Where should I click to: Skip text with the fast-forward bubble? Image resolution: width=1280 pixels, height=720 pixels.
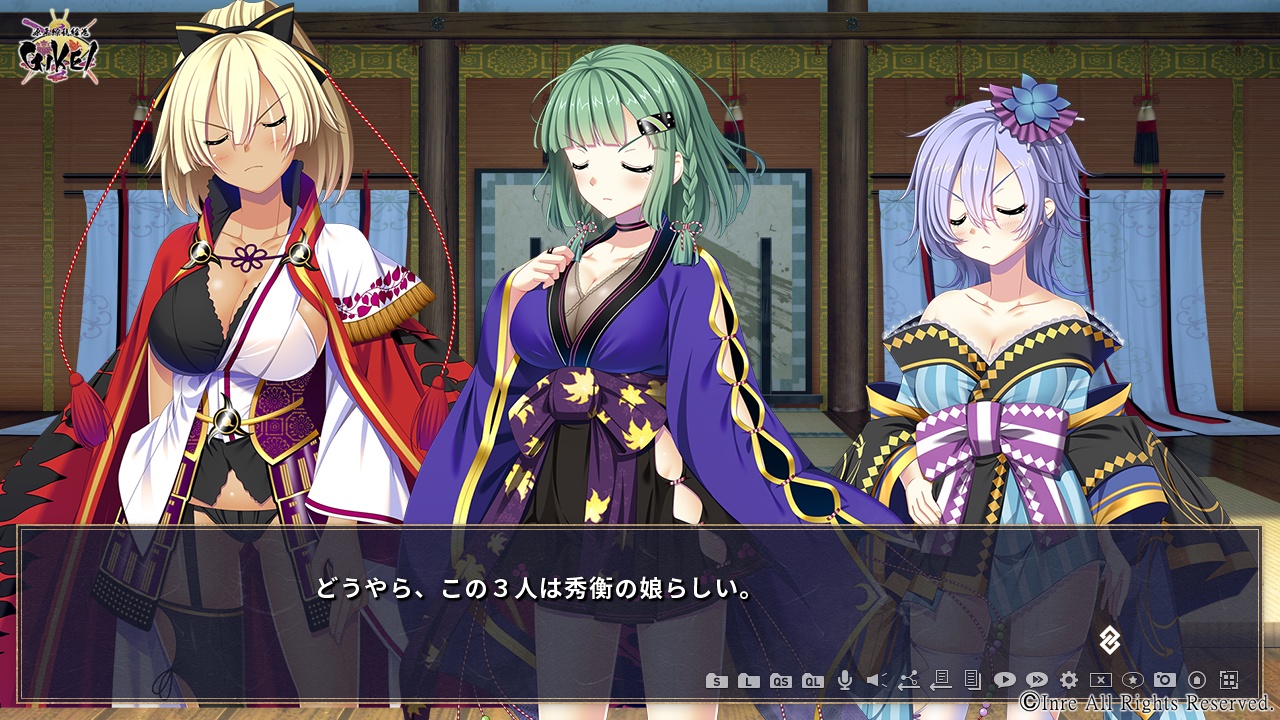[1036, 680]
